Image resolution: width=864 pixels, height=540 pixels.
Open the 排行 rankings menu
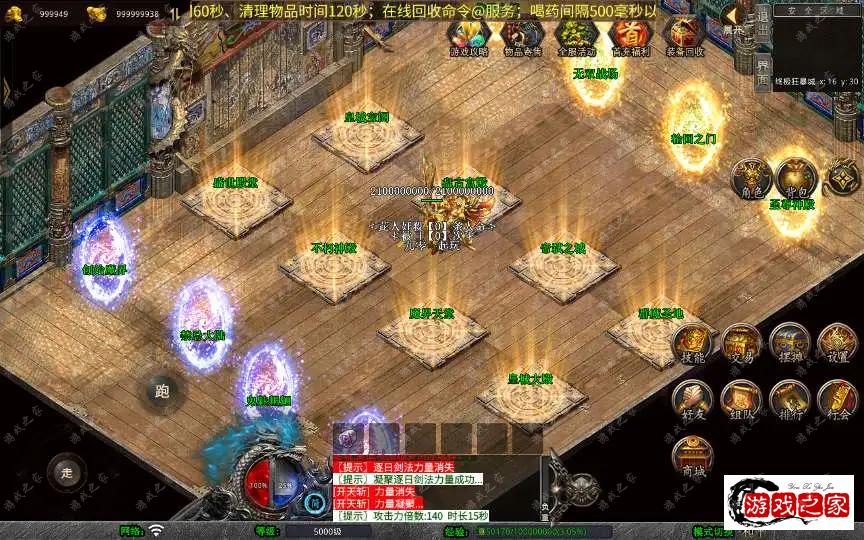(x=789, y=398)
